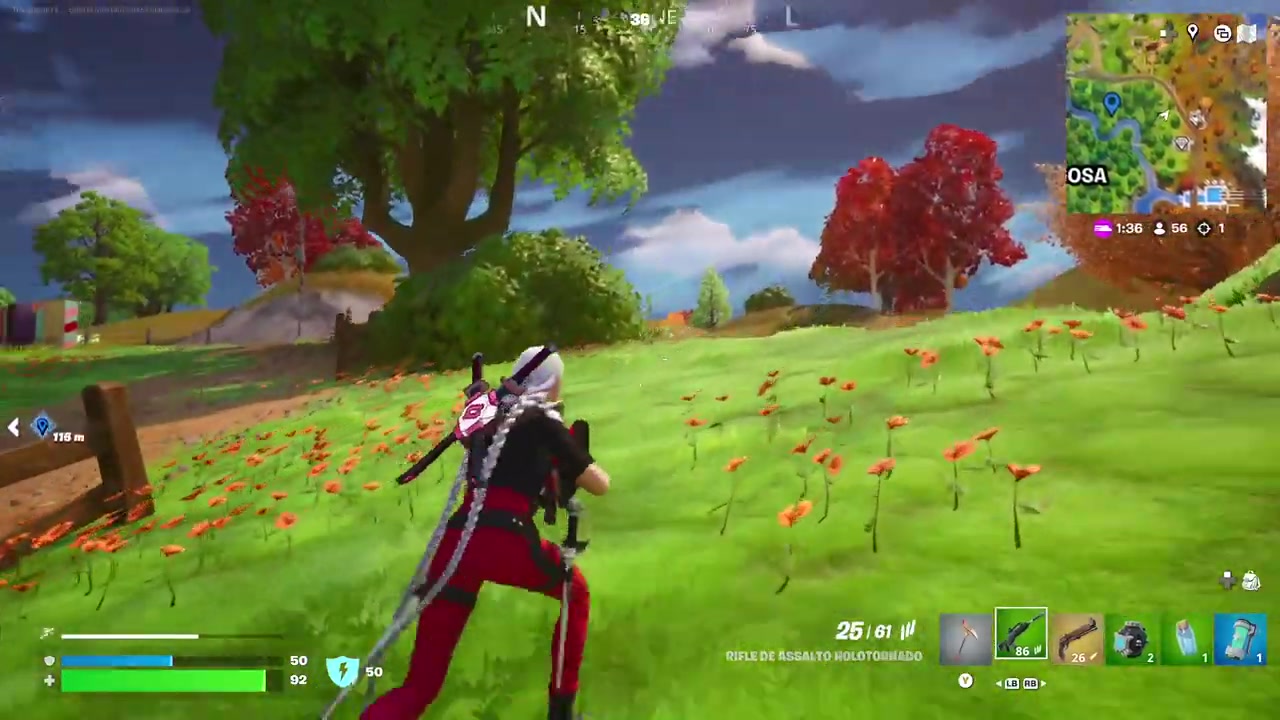Click the green health bar at 92
The image size is (1280, 720).
(164, 681)
